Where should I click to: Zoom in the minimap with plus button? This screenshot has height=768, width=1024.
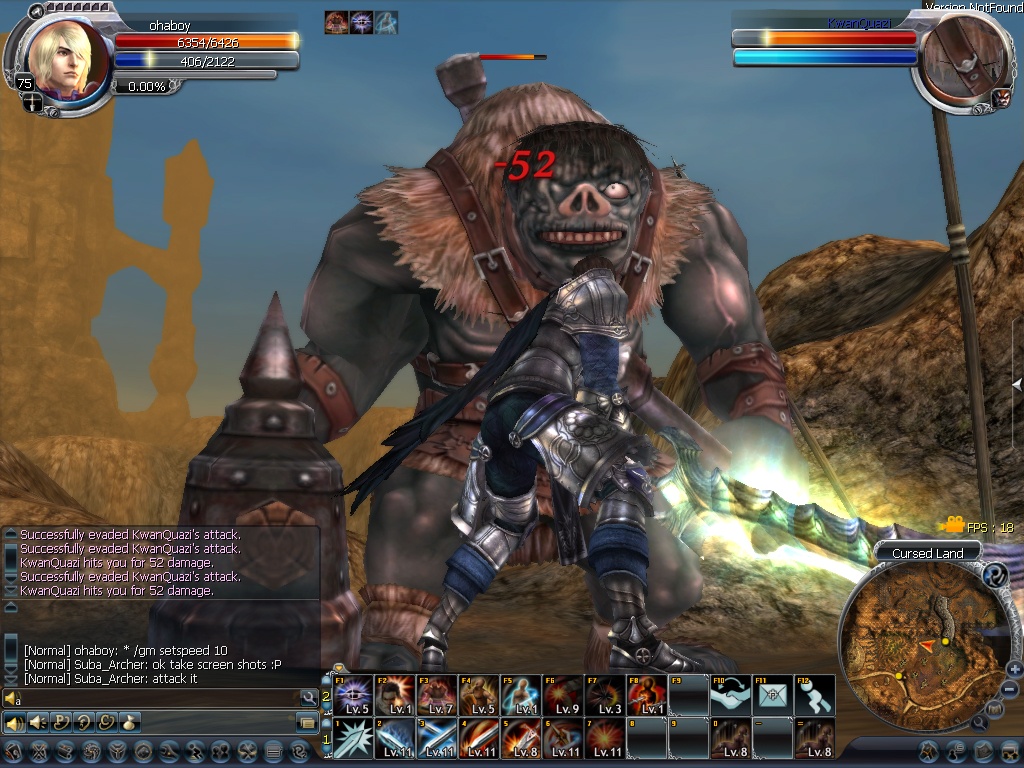tap(1014, 669)
